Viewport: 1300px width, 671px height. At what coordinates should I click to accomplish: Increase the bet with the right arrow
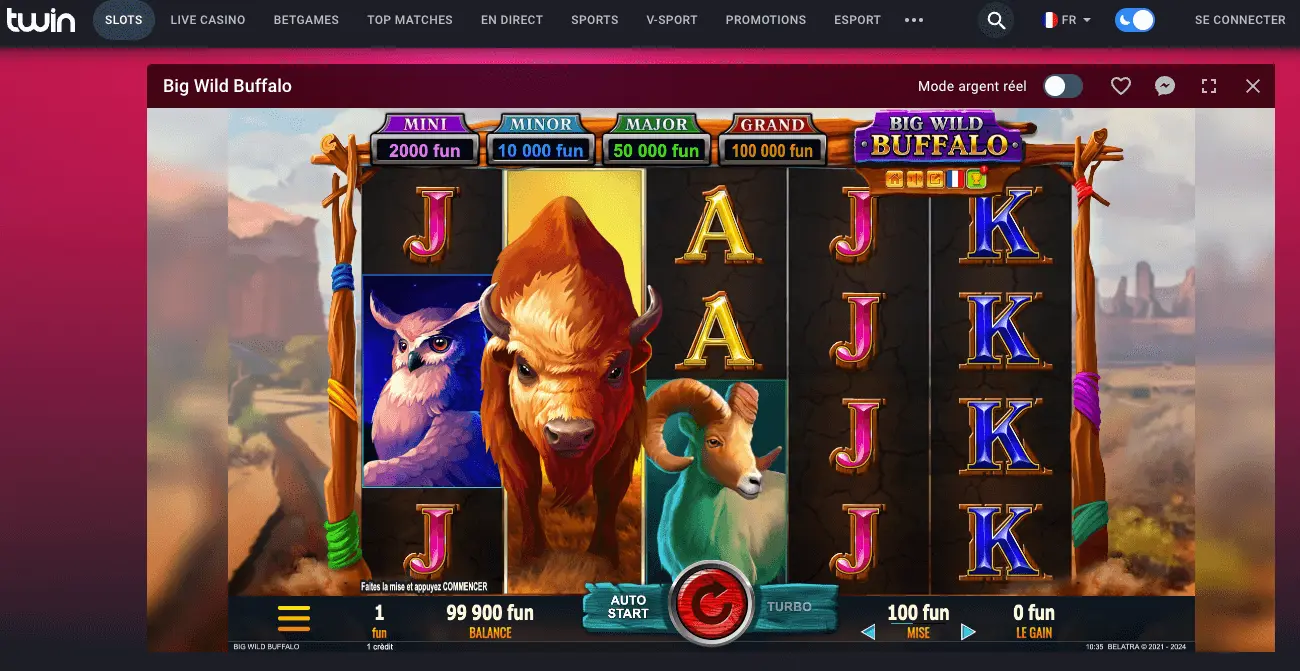pyautogui.click(x=968, y=632)
